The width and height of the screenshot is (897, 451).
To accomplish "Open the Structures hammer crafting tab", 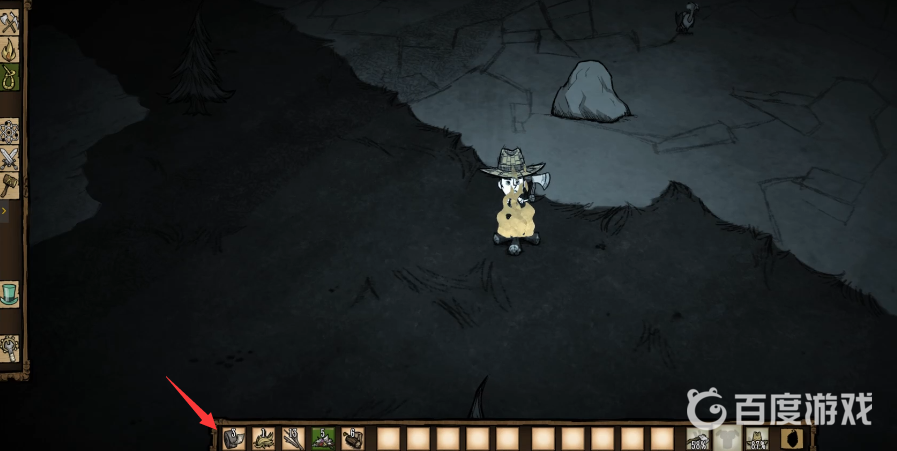I will pyautogui.click(x=10, y=185).
